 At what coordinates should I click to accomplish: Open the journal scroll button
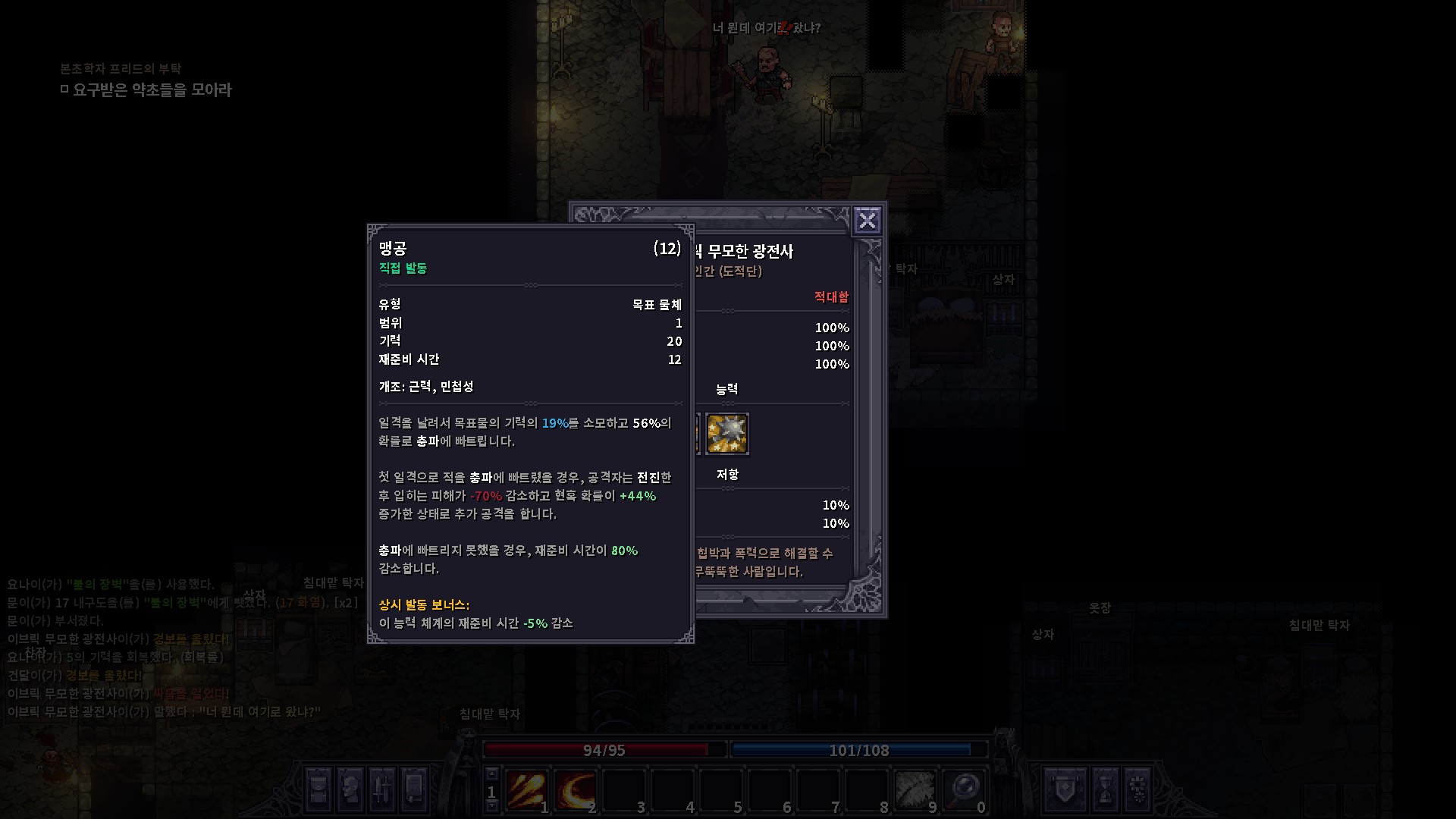pyautogui.click(x=414, y=789)
